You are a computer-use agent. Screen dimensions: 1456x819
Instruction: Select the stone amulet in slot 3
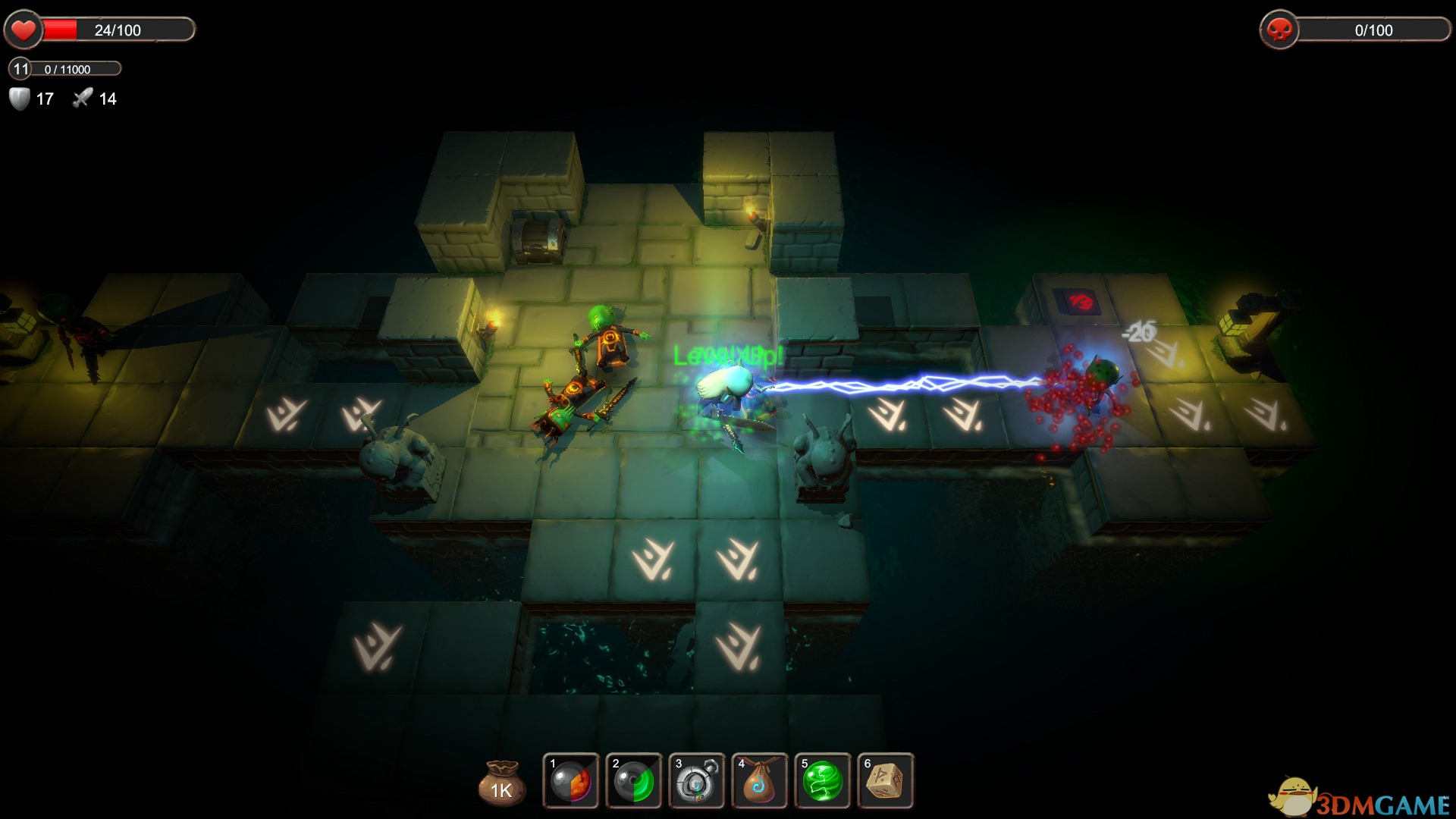[697, 781]
